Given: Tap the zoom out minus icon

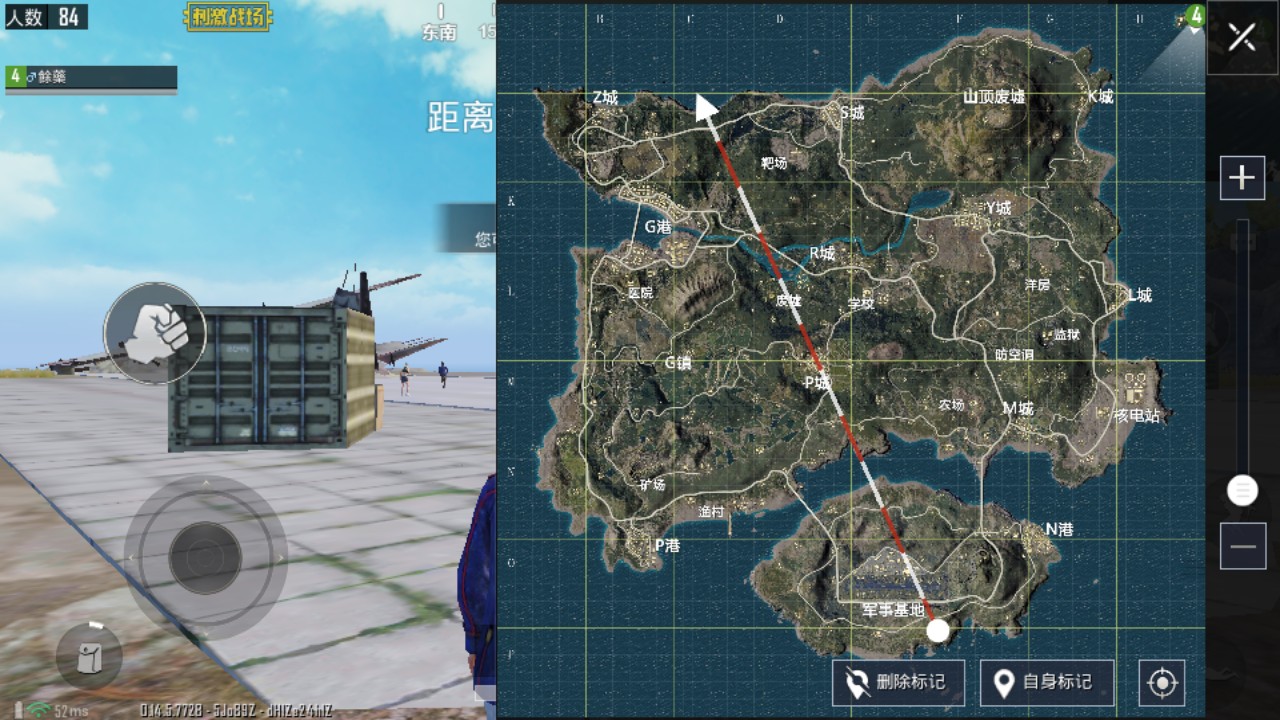Looking at the screenshot, I should (x=1242, y=546).
